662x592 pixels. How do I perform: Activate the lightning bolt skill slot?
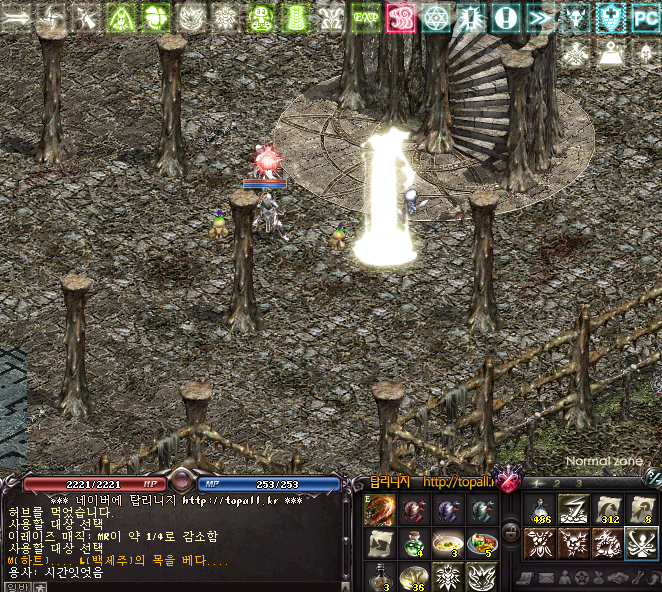click(573, 510)
